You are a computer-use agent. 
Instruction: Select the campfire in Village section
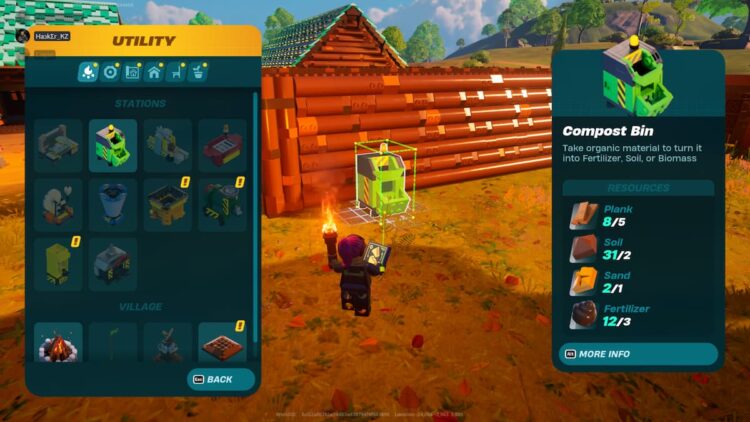coord(58,343)
